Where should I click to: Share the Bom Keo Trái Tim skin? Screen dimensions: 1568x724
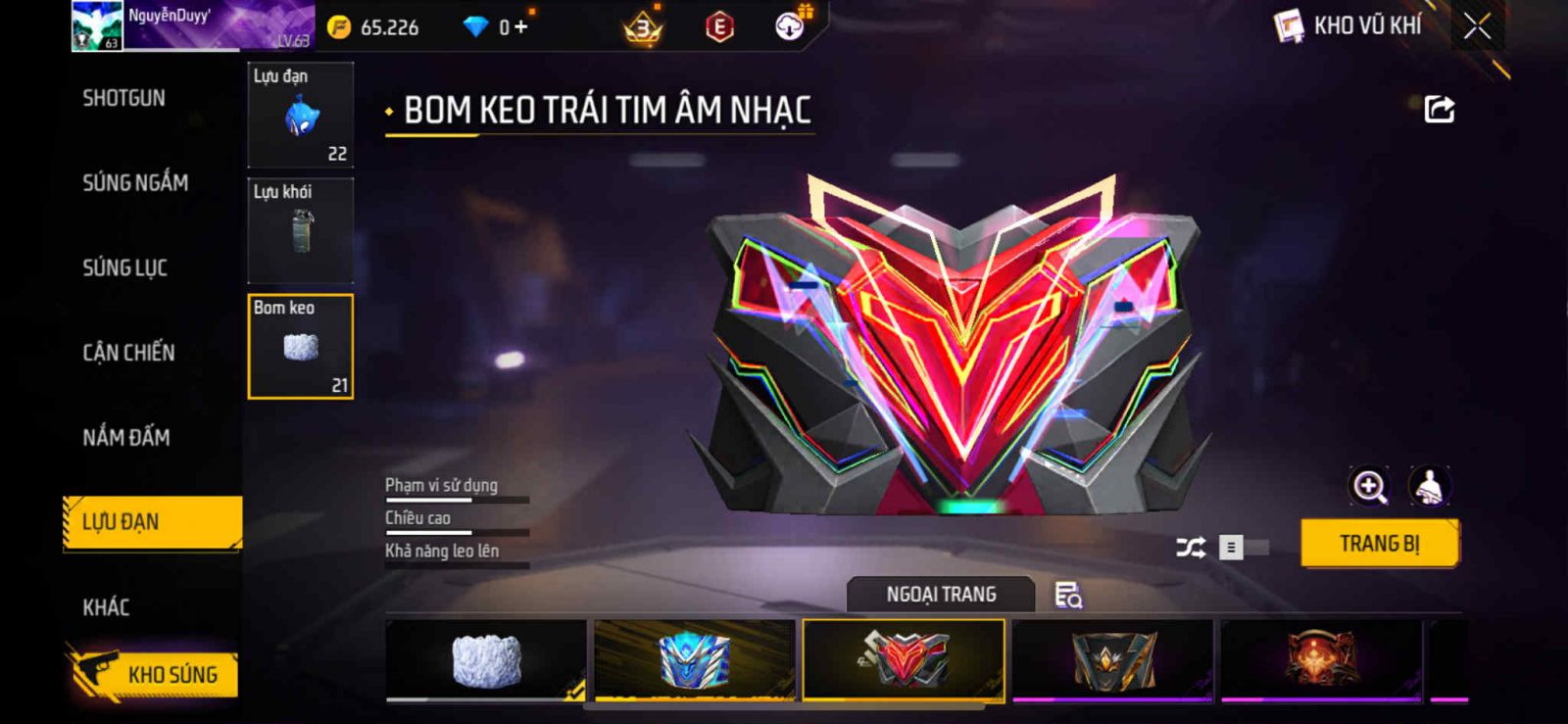pyautogui.click(x=1439, y=109)
